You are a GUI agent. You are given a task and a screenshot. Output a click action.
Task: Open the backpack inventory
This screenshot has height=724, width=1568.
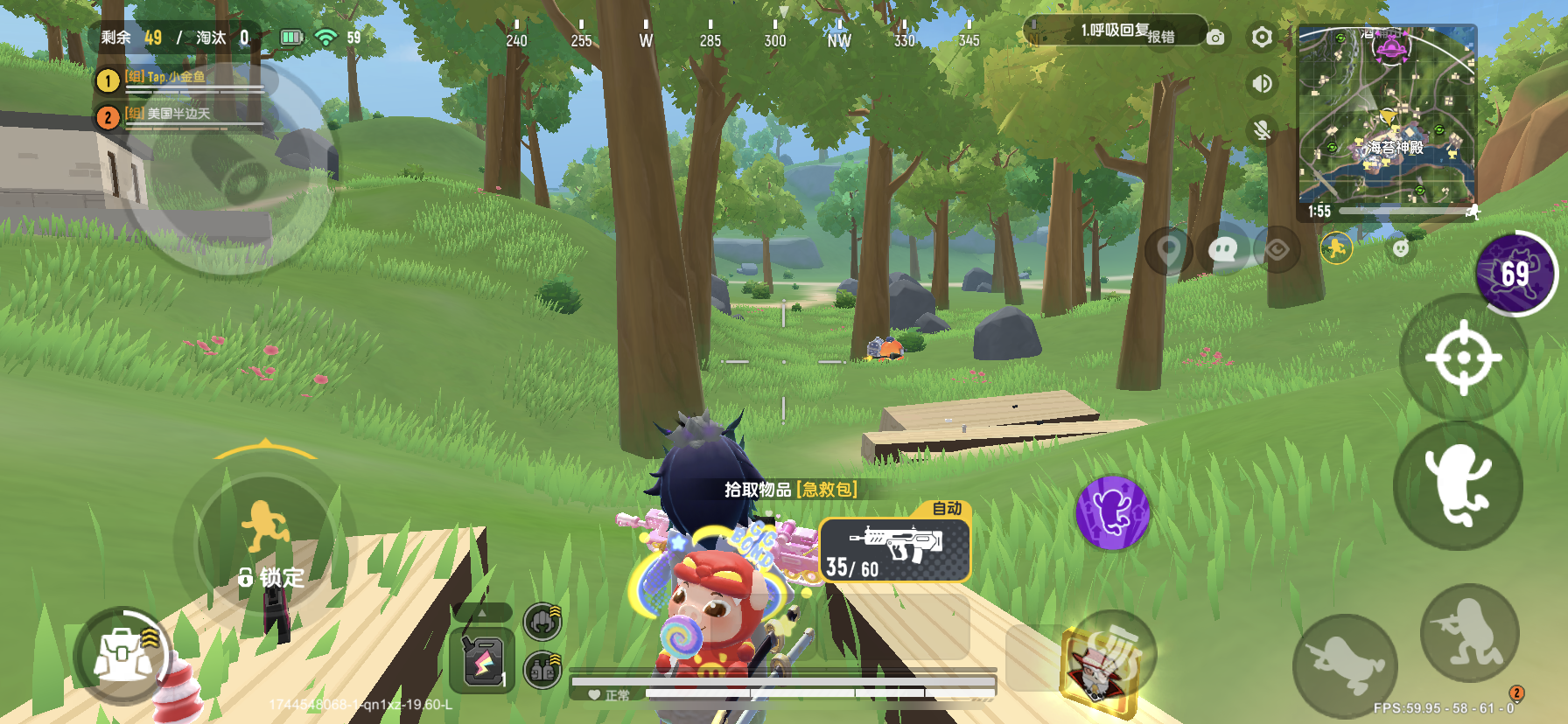[x=123, y=655]
